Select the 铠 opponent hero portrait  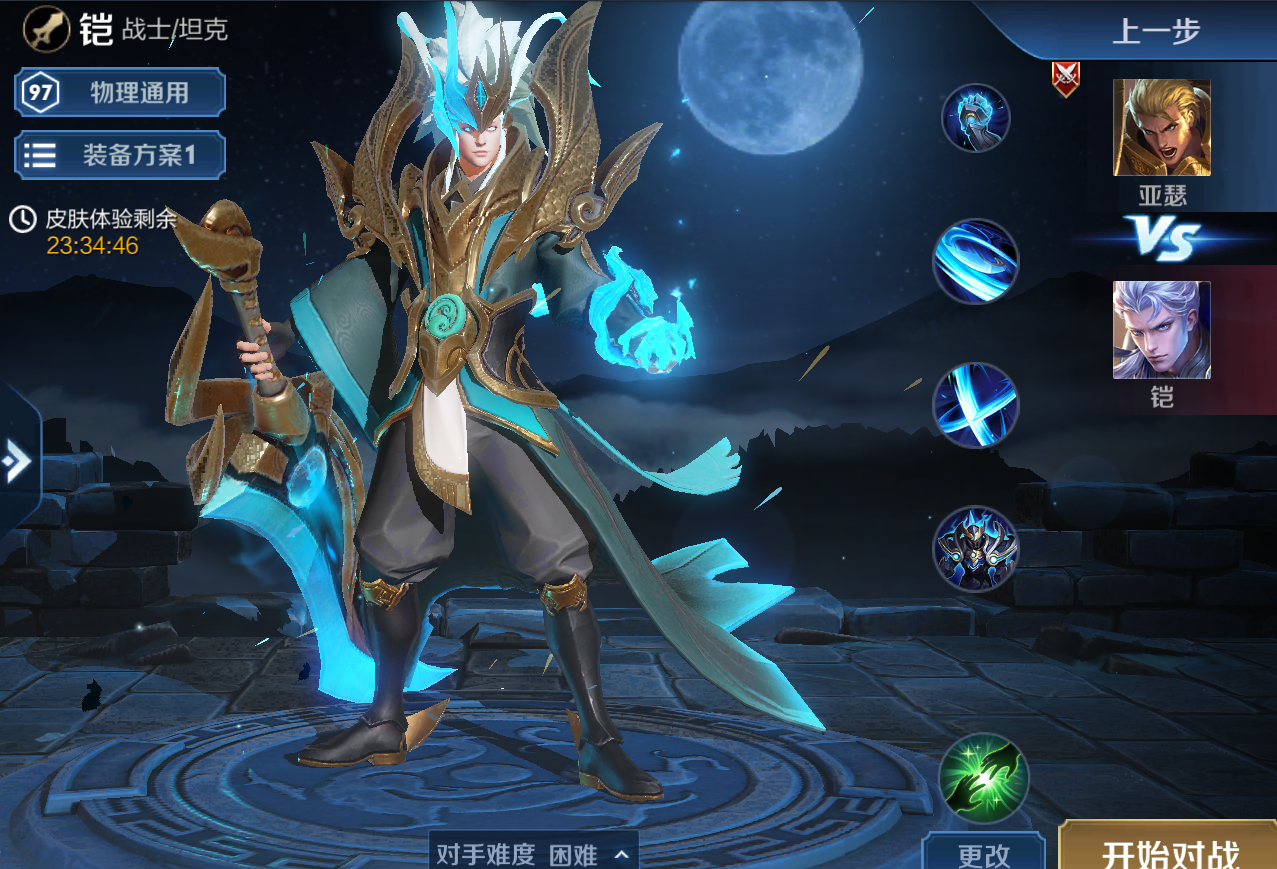(1161, 330)
